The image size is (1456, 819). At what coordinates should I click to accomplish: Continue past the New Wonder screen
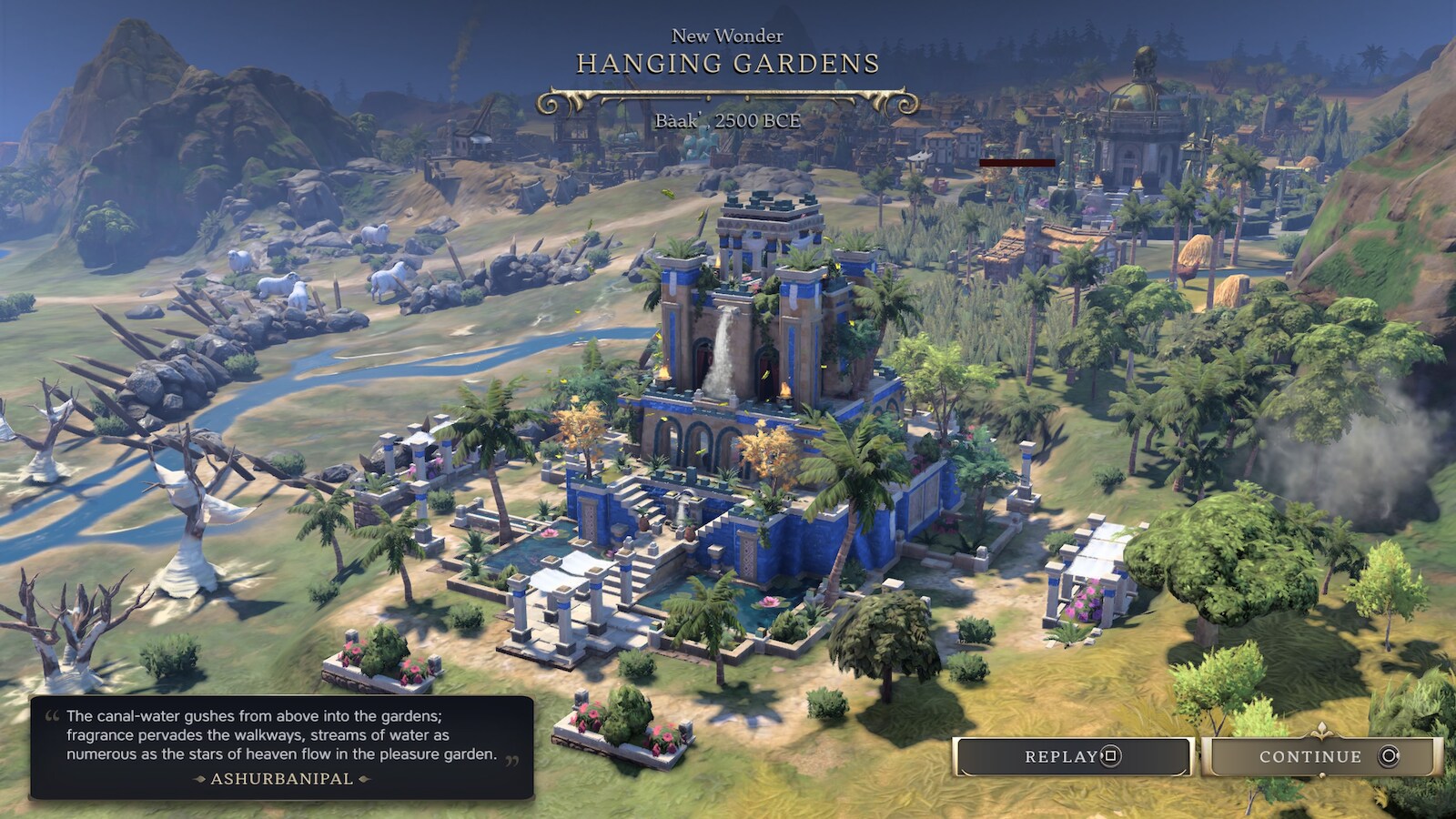coord(1321,756)
